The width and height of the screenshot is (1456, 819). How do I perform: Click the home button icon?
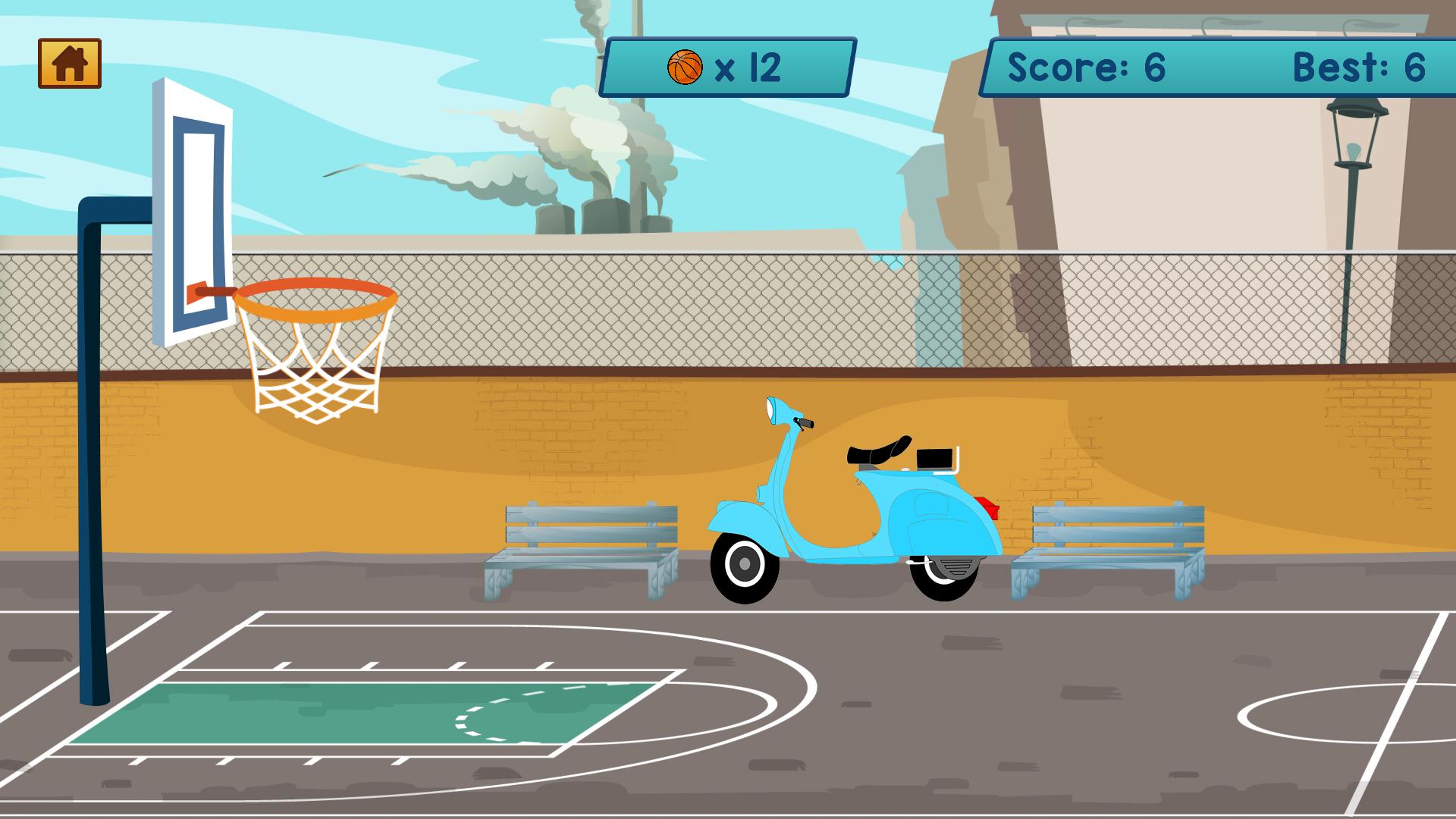click(71, 63)
